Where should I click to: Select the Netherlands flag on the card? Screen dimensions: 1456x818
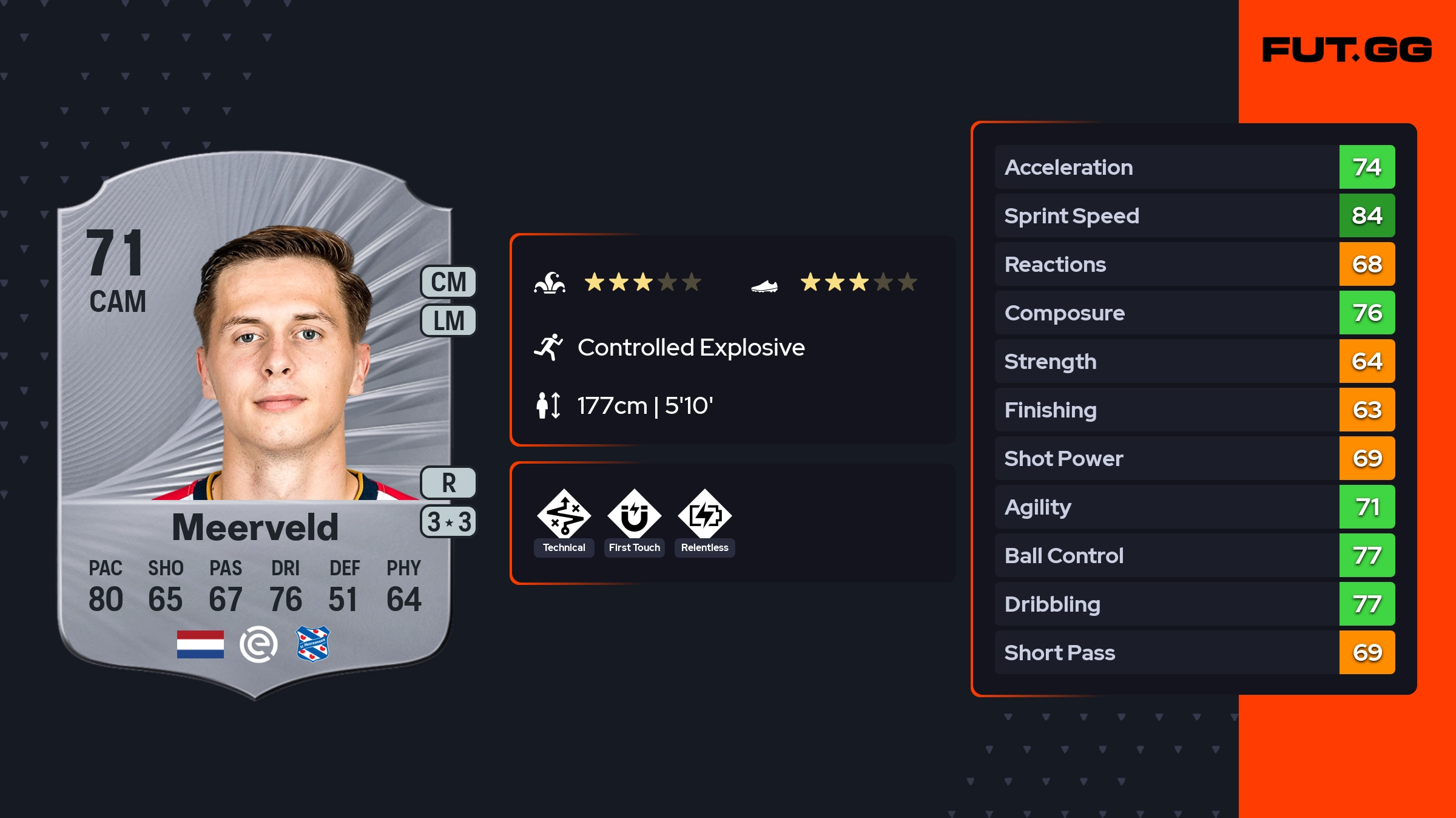pos(200,644)
